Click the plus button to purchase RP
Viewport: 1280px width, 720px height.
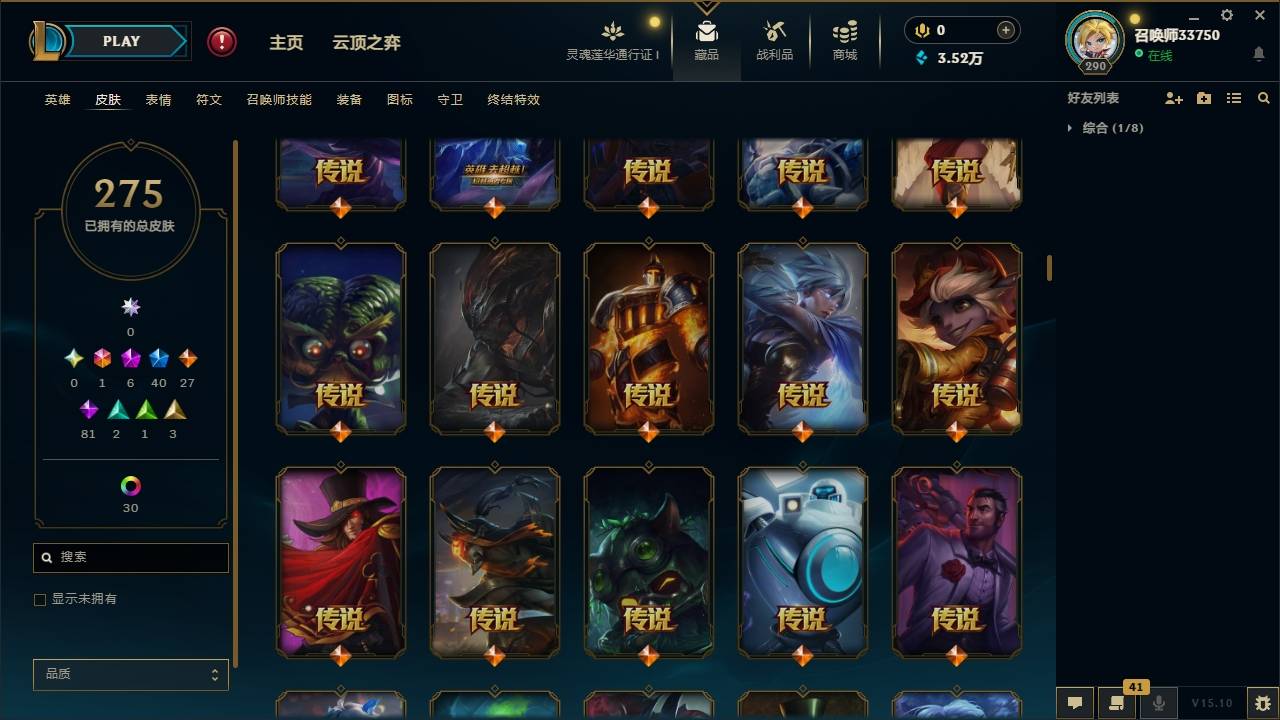click(1003, 30)
